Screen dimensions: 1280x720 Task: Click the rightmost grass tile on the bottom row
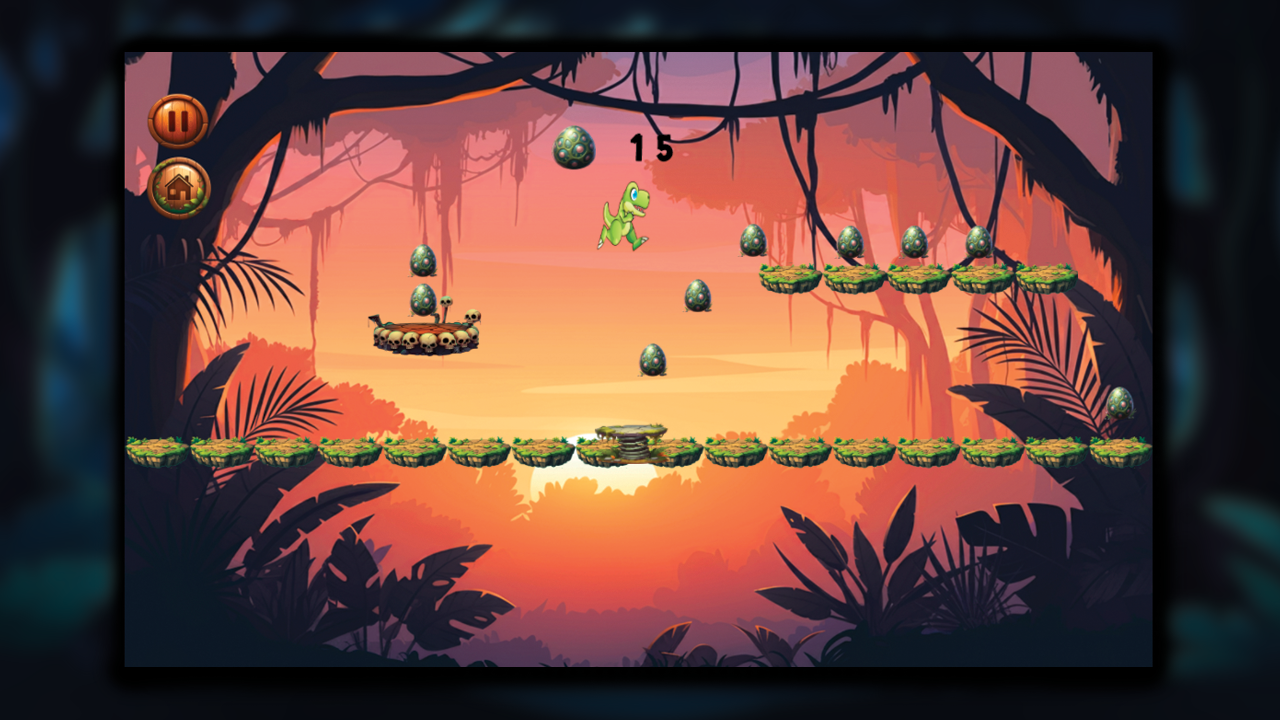tap(1122, 450)
